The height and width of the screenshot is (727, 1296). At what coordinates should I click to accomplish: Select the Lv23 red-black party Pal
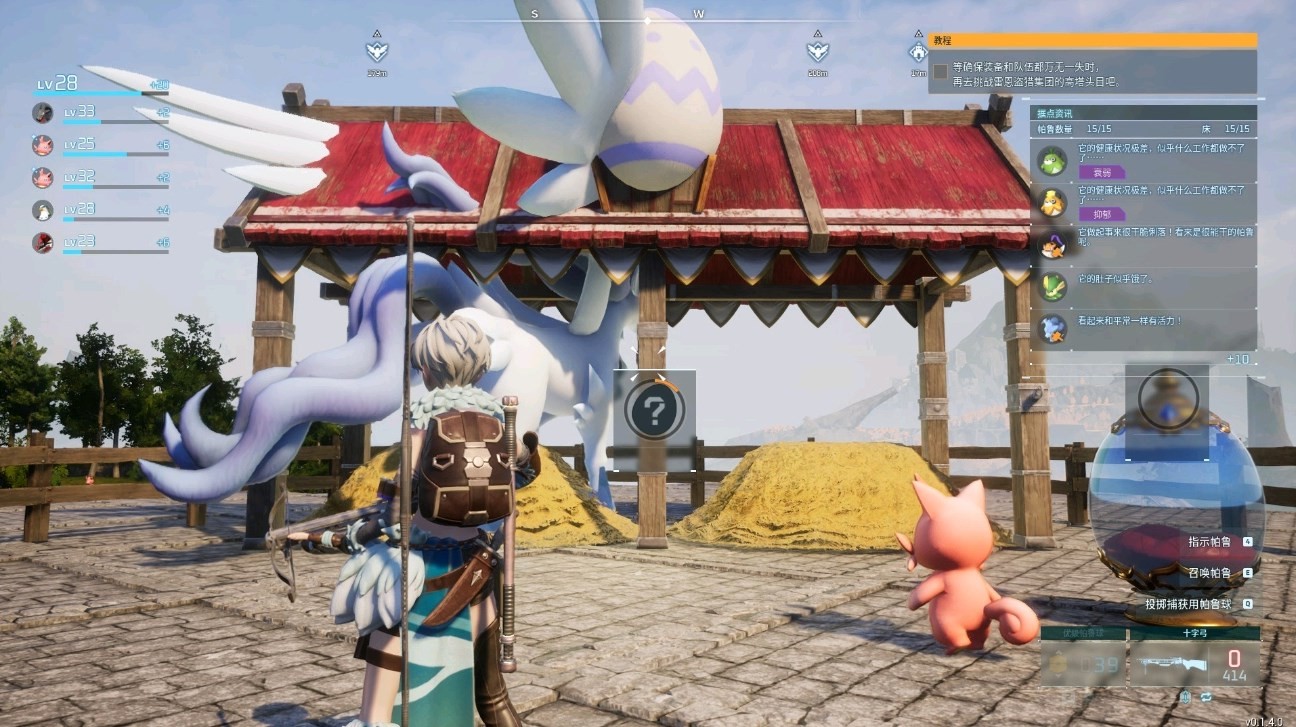(x=43, y=242)
